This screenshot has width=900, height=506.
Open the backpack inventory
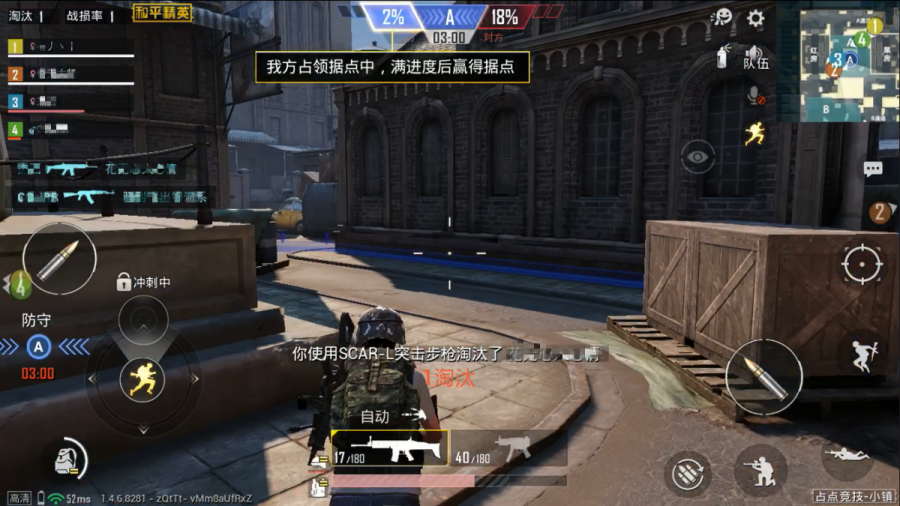[x=68, y=458]
